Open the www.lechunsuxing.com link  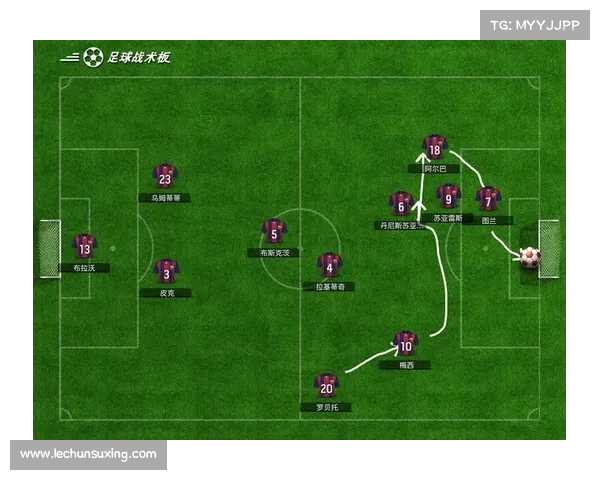coord(88,454)
